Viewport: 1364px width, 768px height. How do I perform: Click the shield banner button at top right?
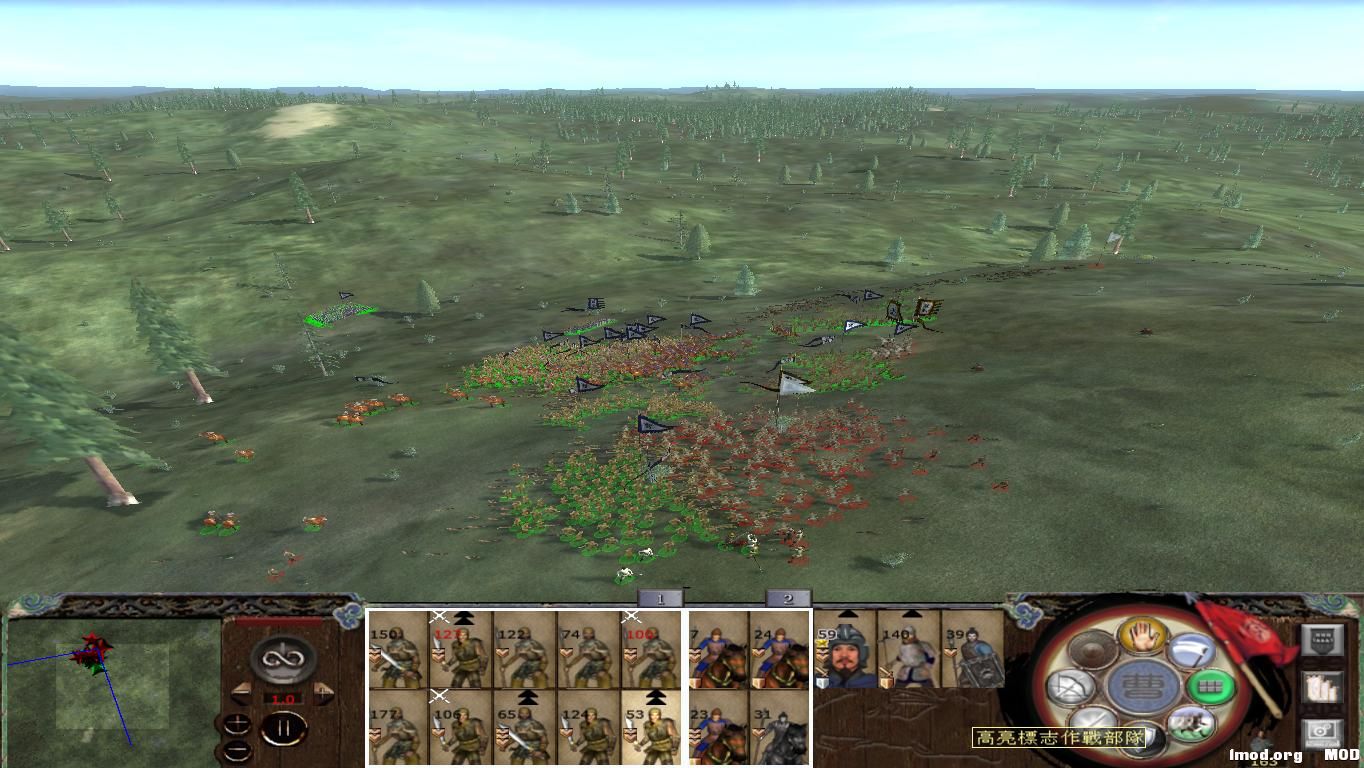pyautogui.click(x=1323, y=639)
